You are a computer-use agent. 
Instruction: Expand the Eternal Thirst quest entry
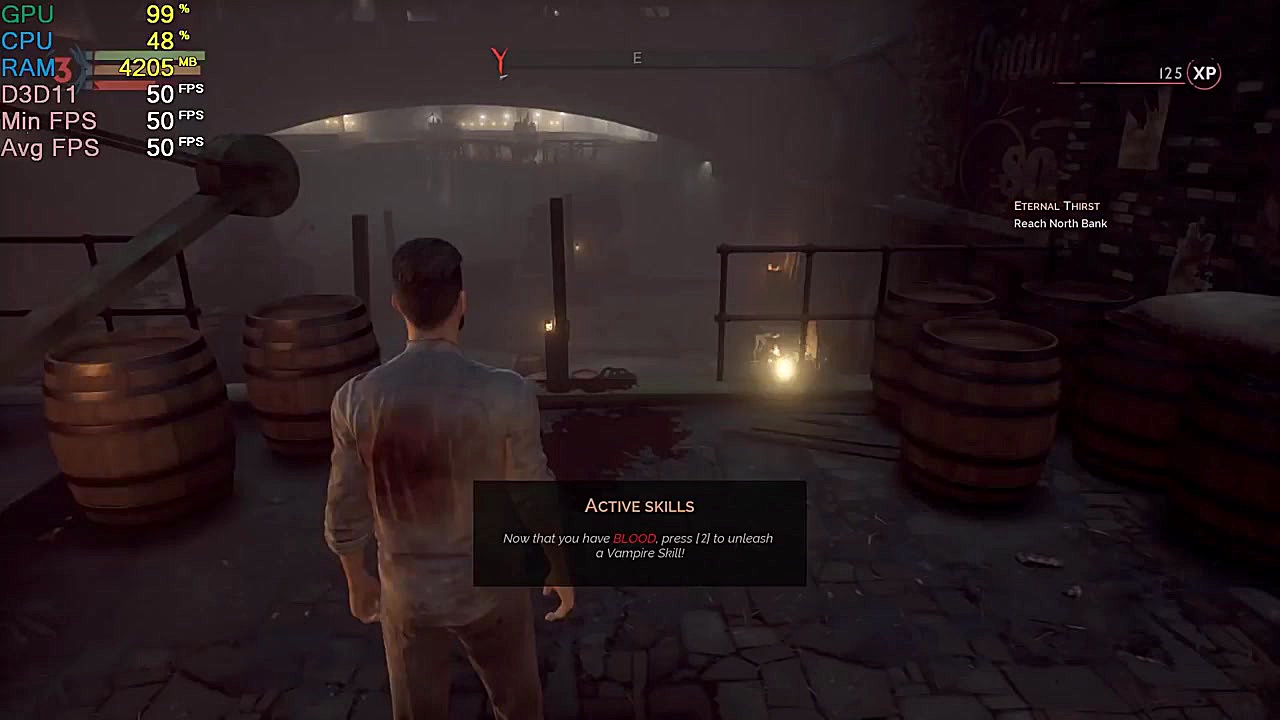[x=1057, y=214]
